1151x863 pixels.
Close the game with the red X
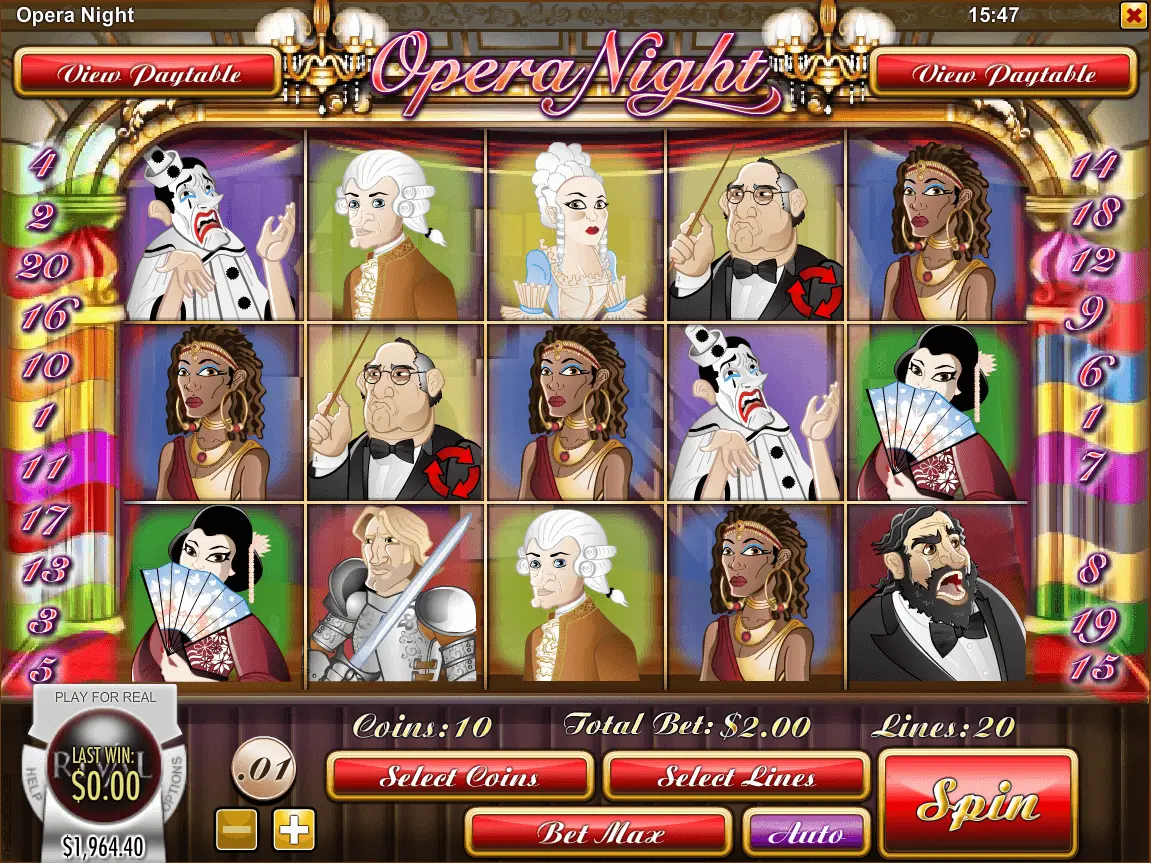tap(1133, 15)
